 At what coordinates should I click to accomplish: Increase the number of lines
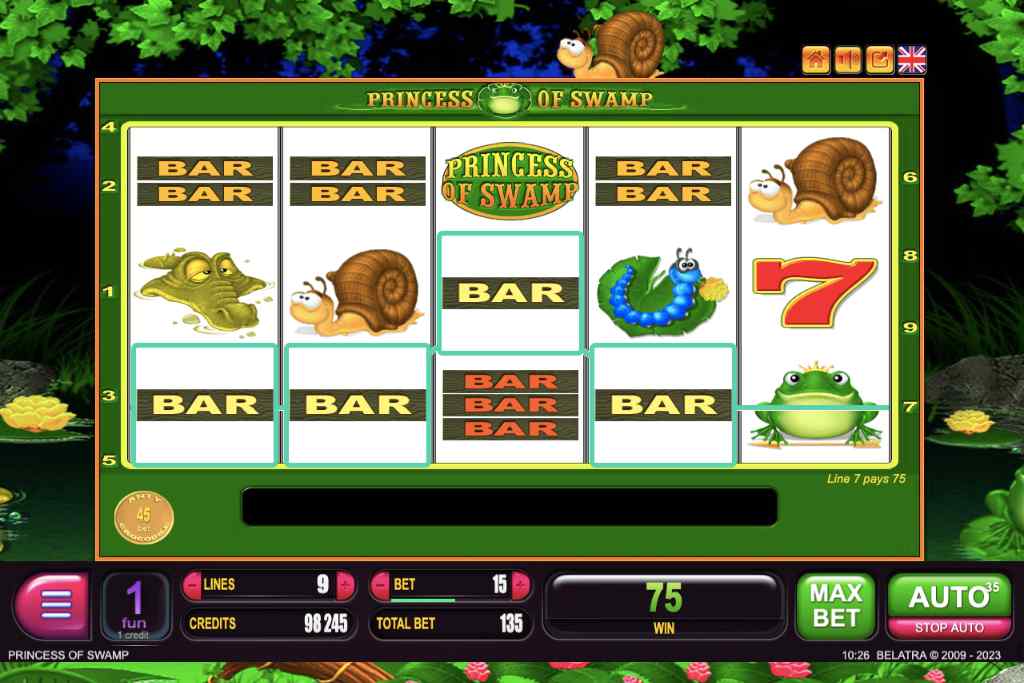click(345, 584)
